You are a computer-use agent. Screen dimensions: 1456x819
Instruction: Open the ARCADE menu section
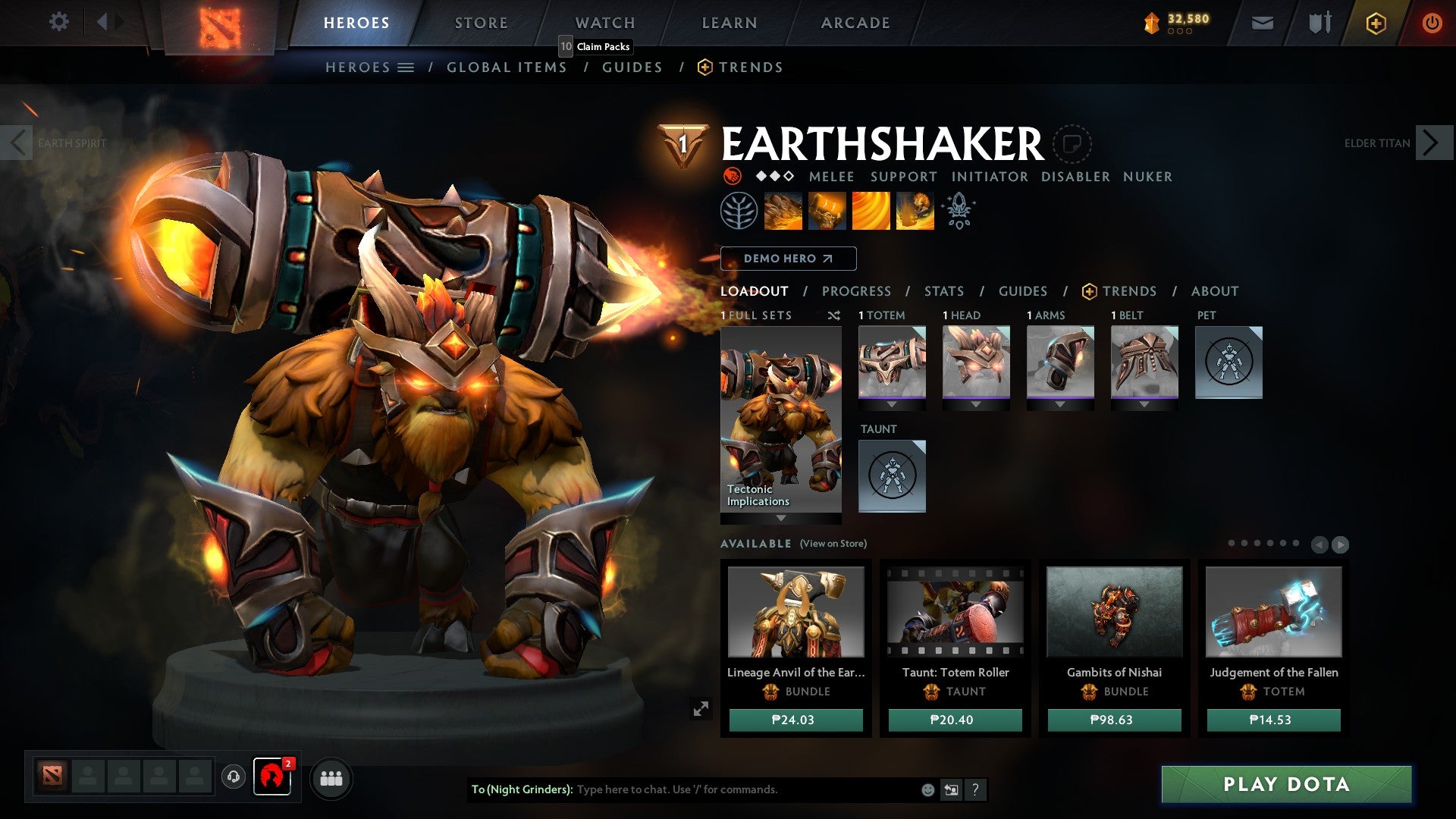pos(855,22)
